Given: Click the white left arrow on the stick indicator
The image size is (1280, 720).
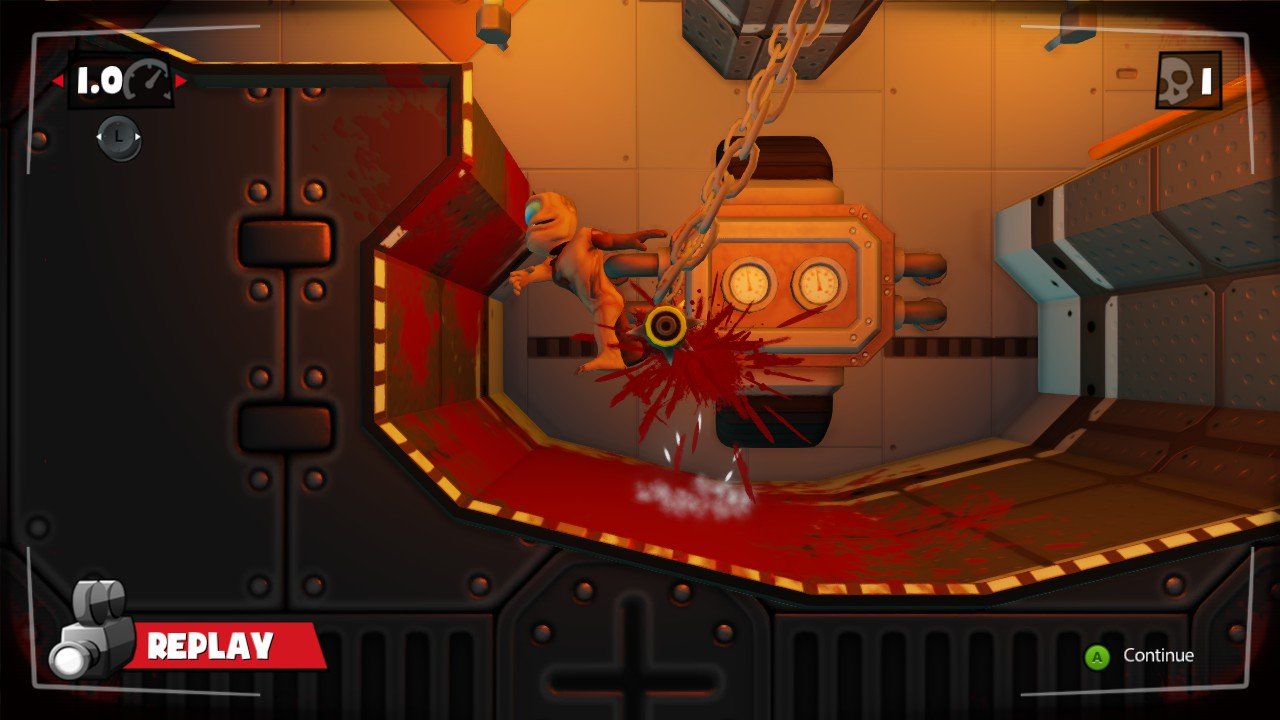Looking at the screenshot, I should pos(100,137).
